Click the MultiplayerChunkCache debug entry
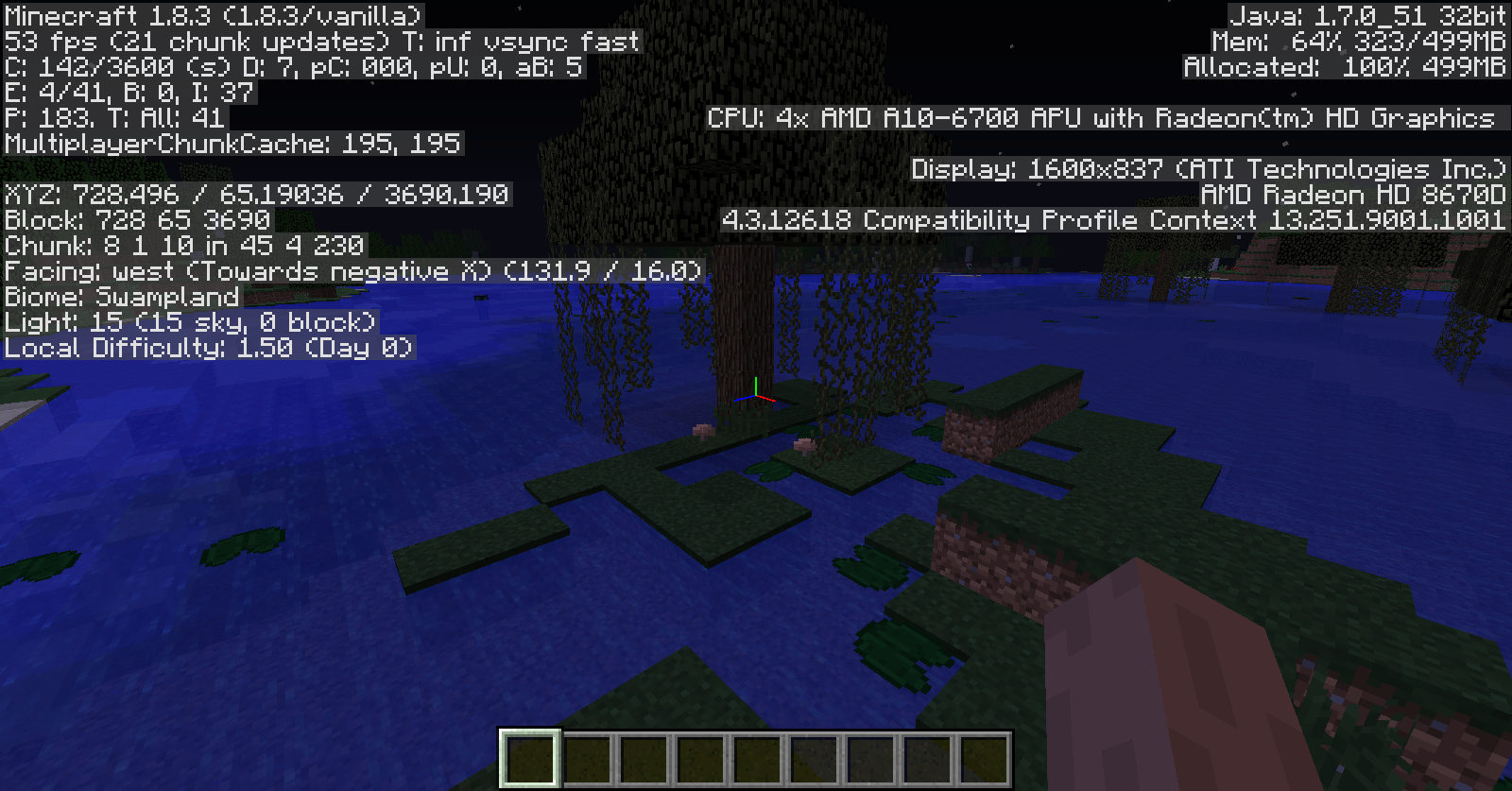This screenshot has width=1512, height=791. pos(232,144)
